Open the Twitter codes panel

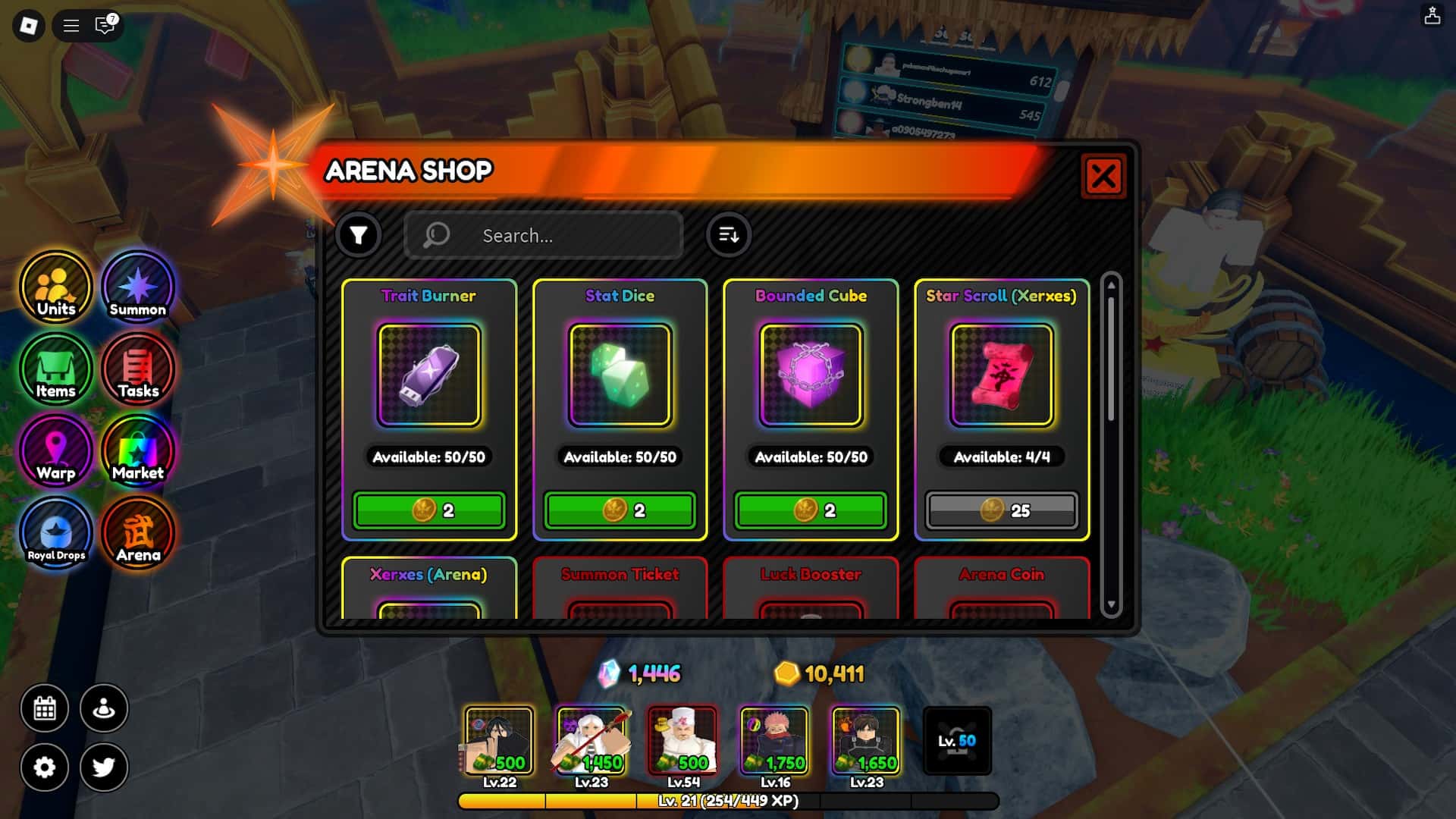(x=105, y=767)
